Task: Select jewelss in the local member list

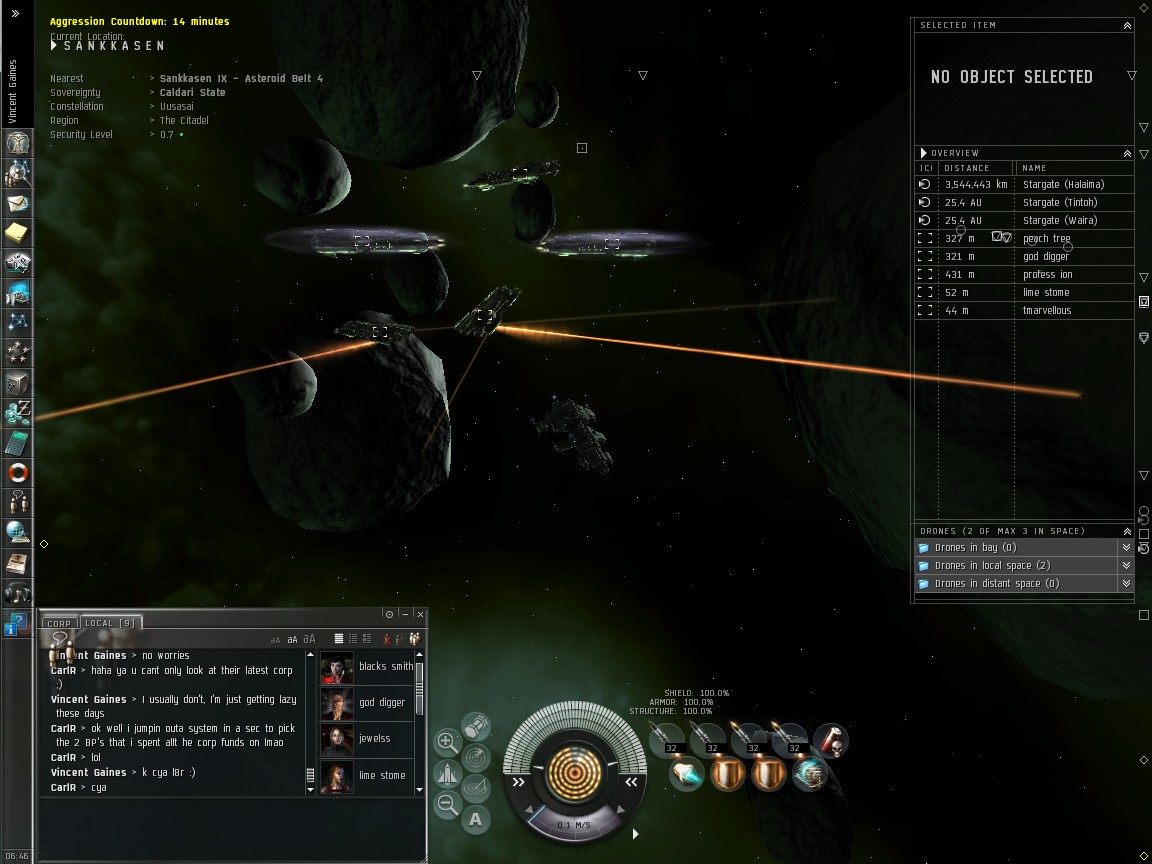Action: 374,739
